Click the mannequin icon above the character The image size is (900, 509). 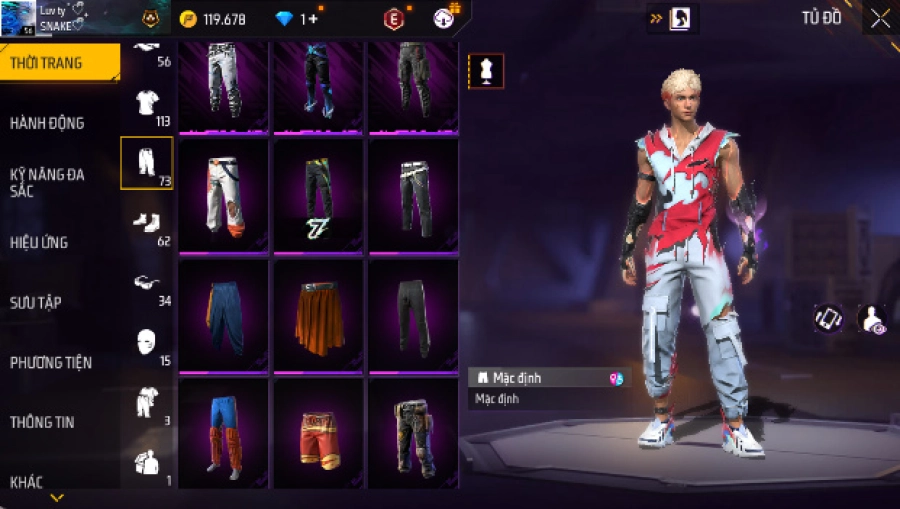486,71
